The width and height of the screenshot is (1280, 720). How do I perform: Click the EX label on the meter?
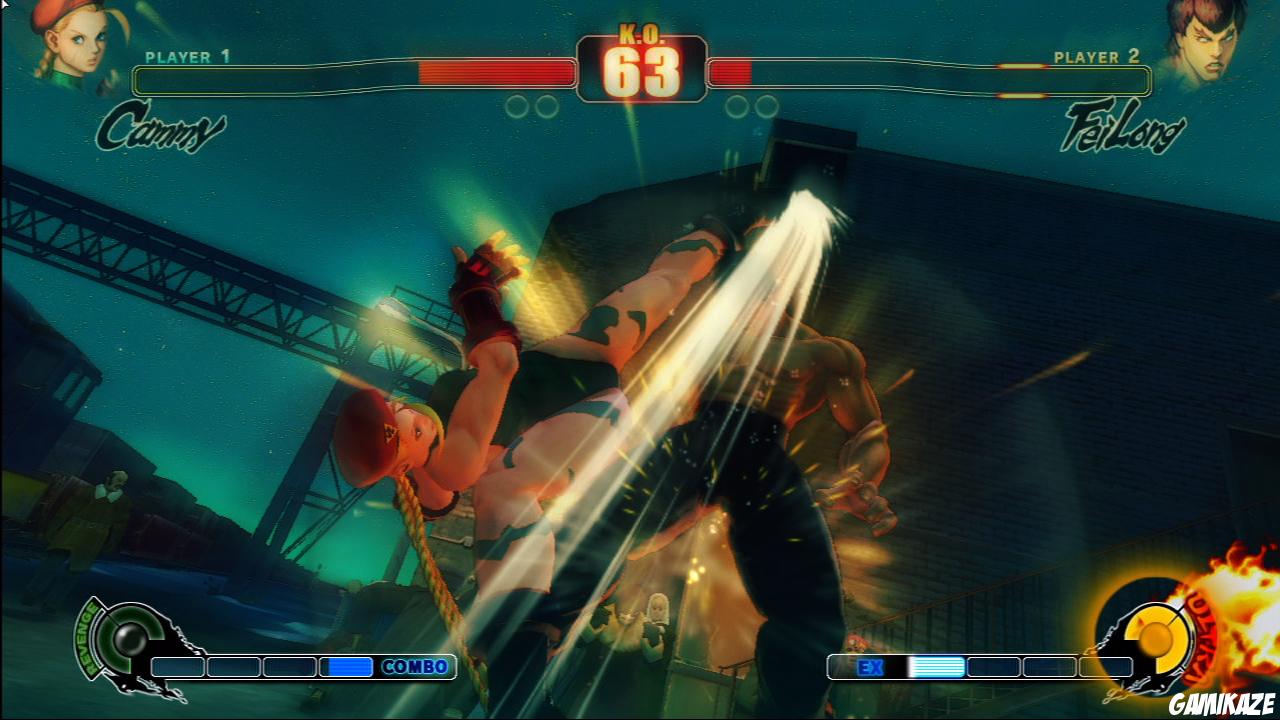pos(872,667)
